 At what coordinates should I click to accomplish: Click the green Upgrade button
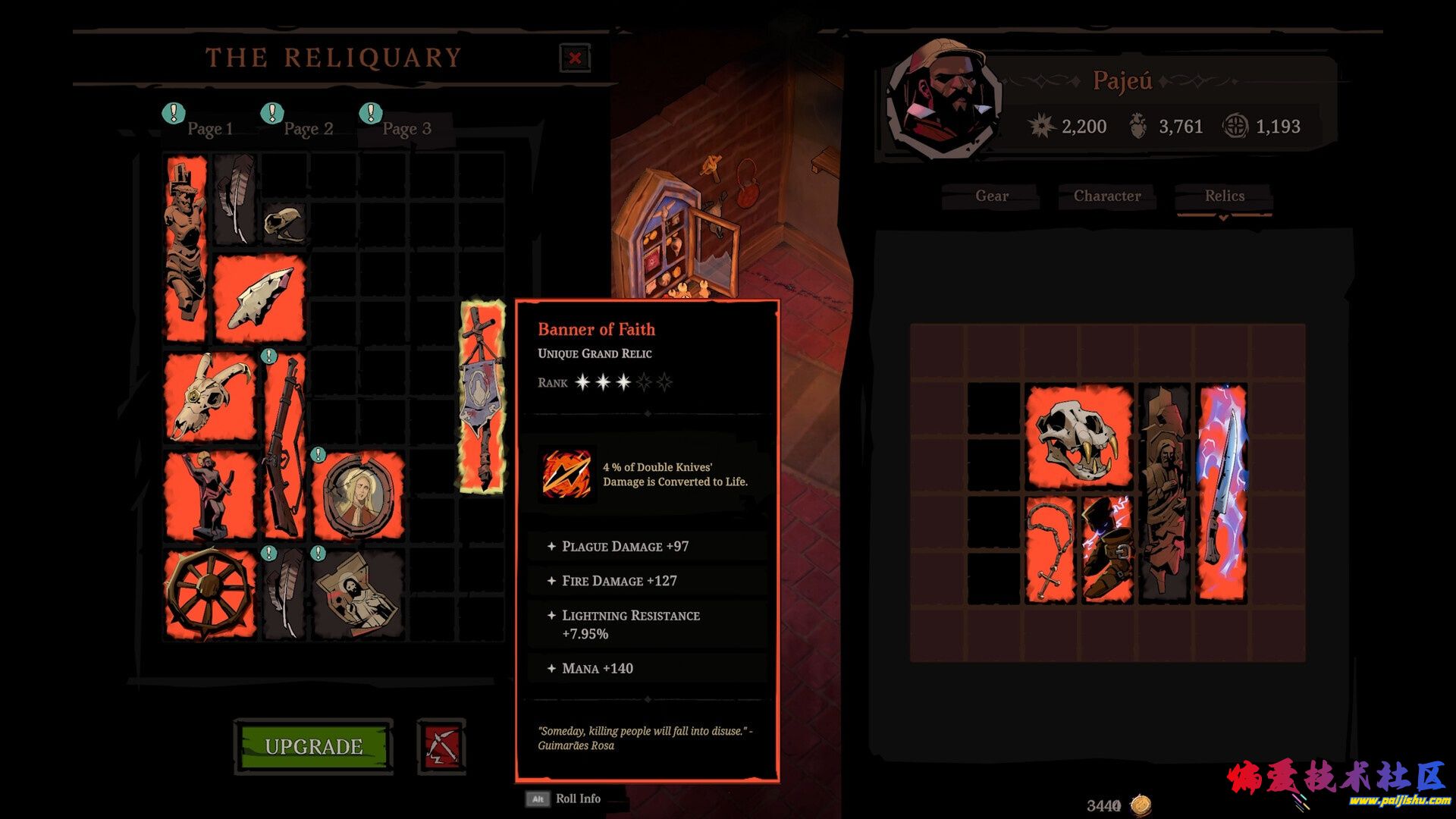pyautogui.click(x=314, y=746)
